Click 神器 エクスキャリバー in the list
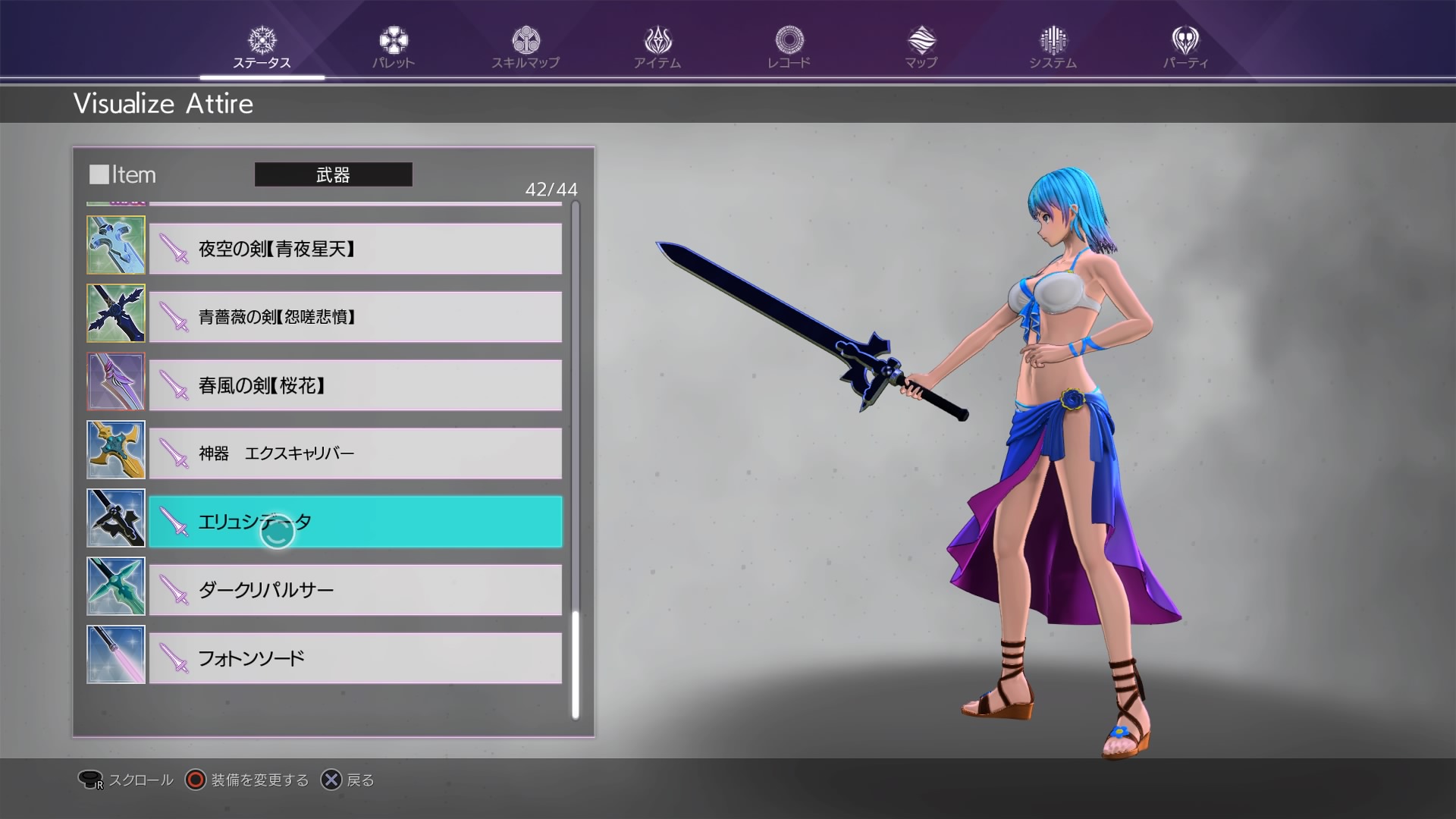 coord(355,453)
